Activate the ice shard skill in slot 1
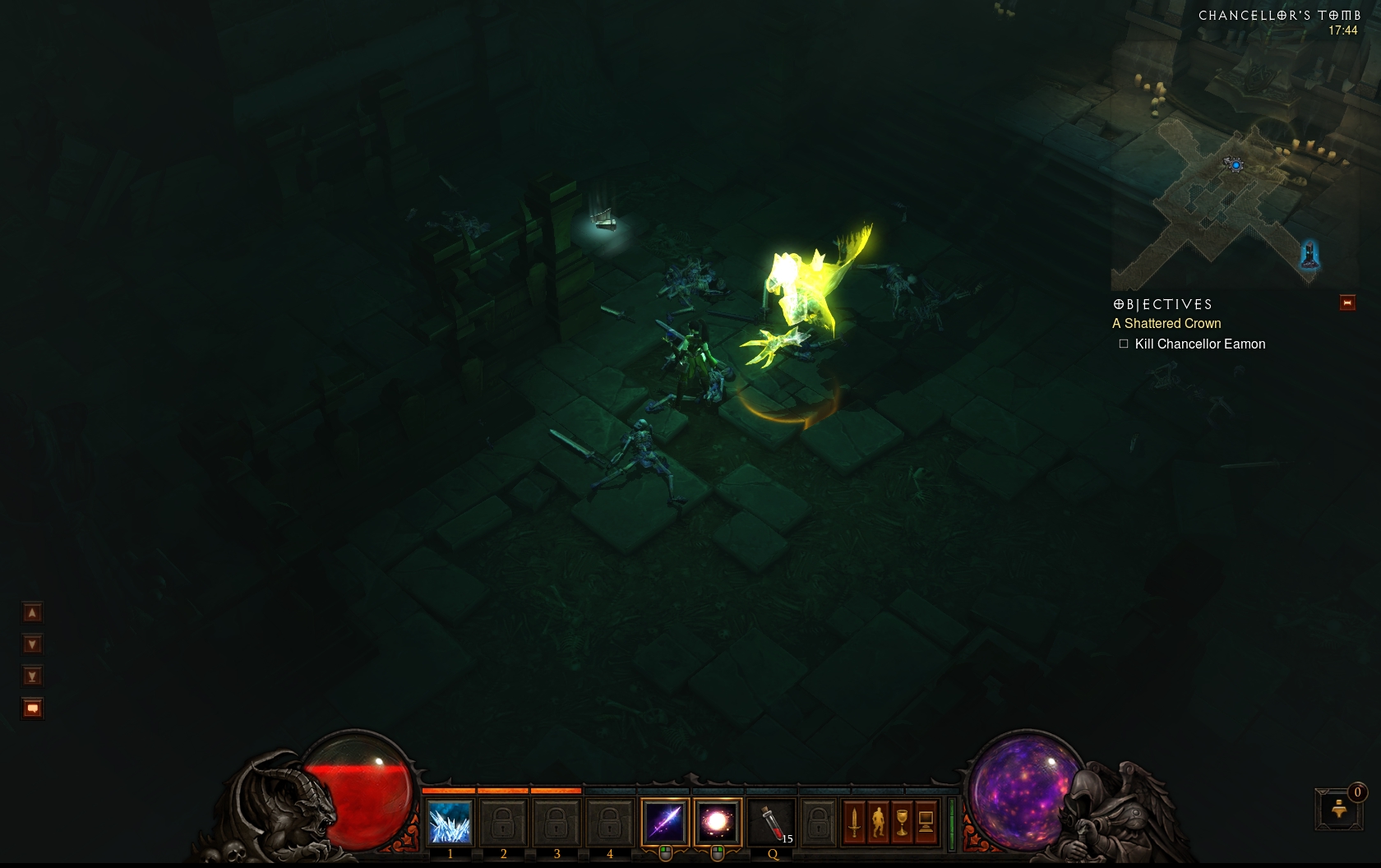Screen dimensions: 1381x868 click(450, 821)
